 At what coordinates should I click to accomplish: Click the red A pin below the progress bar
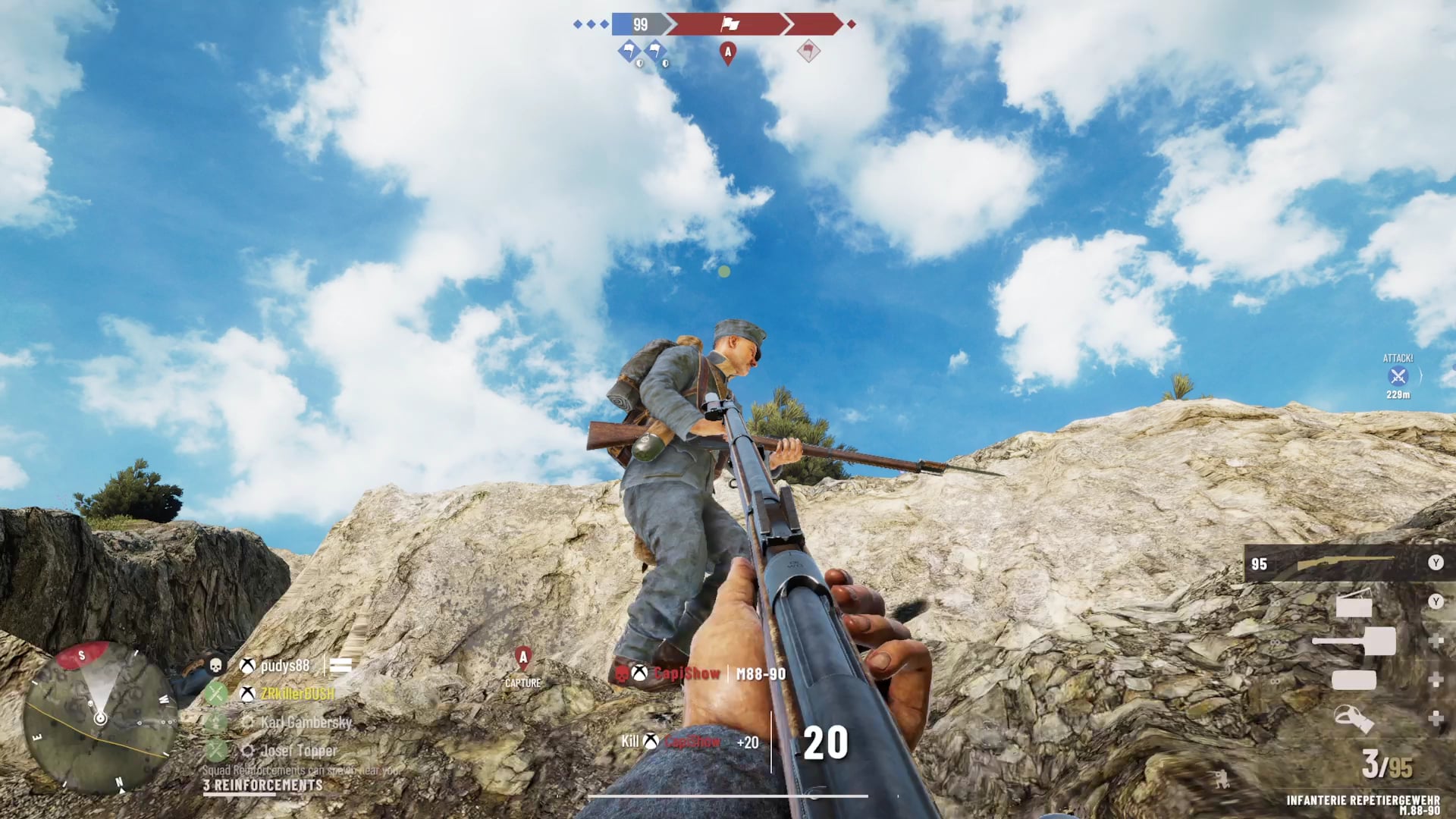tap(728, 52)
